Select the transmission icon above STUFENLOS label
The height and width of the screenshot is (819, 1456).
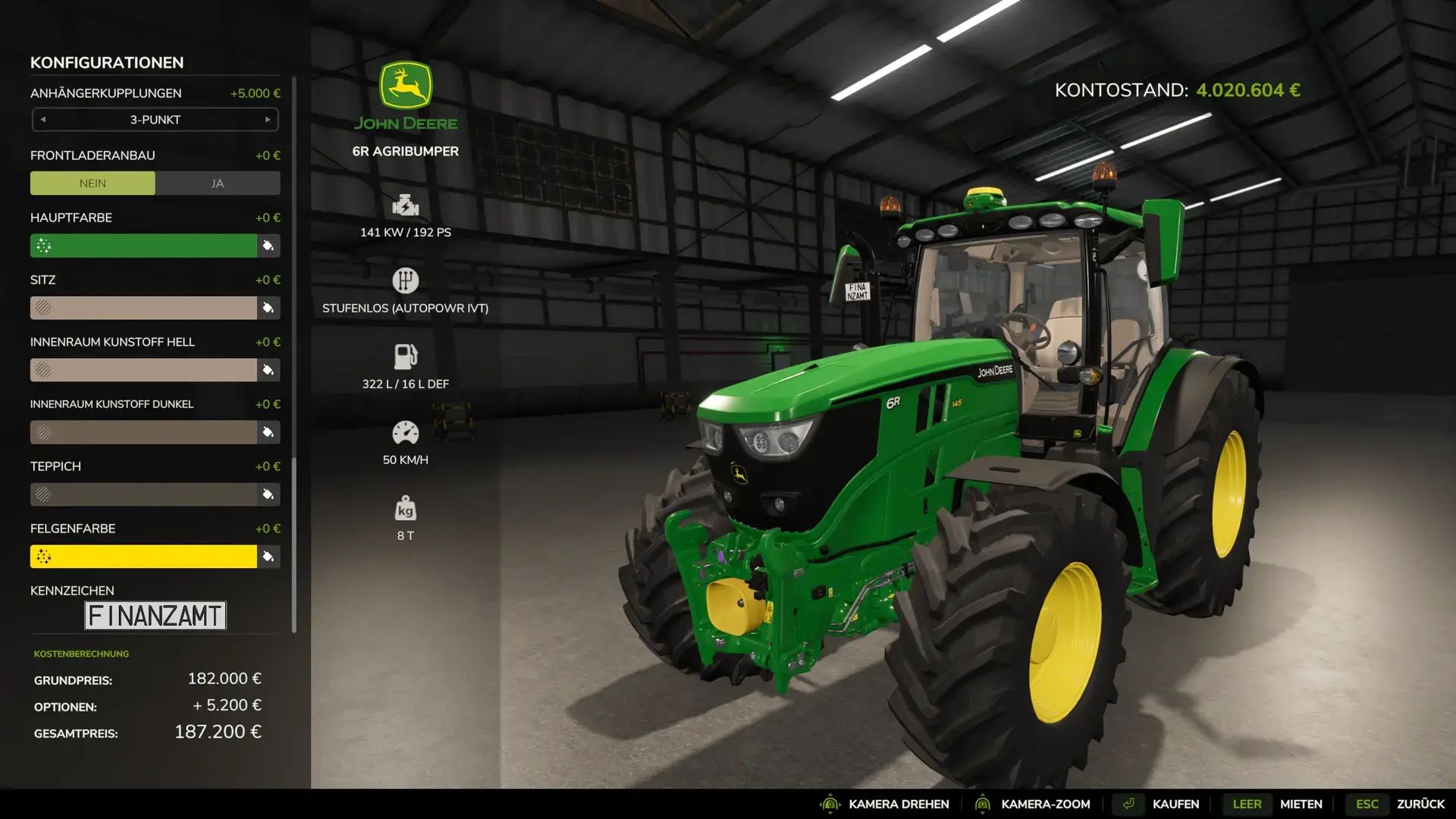point(406,281)
